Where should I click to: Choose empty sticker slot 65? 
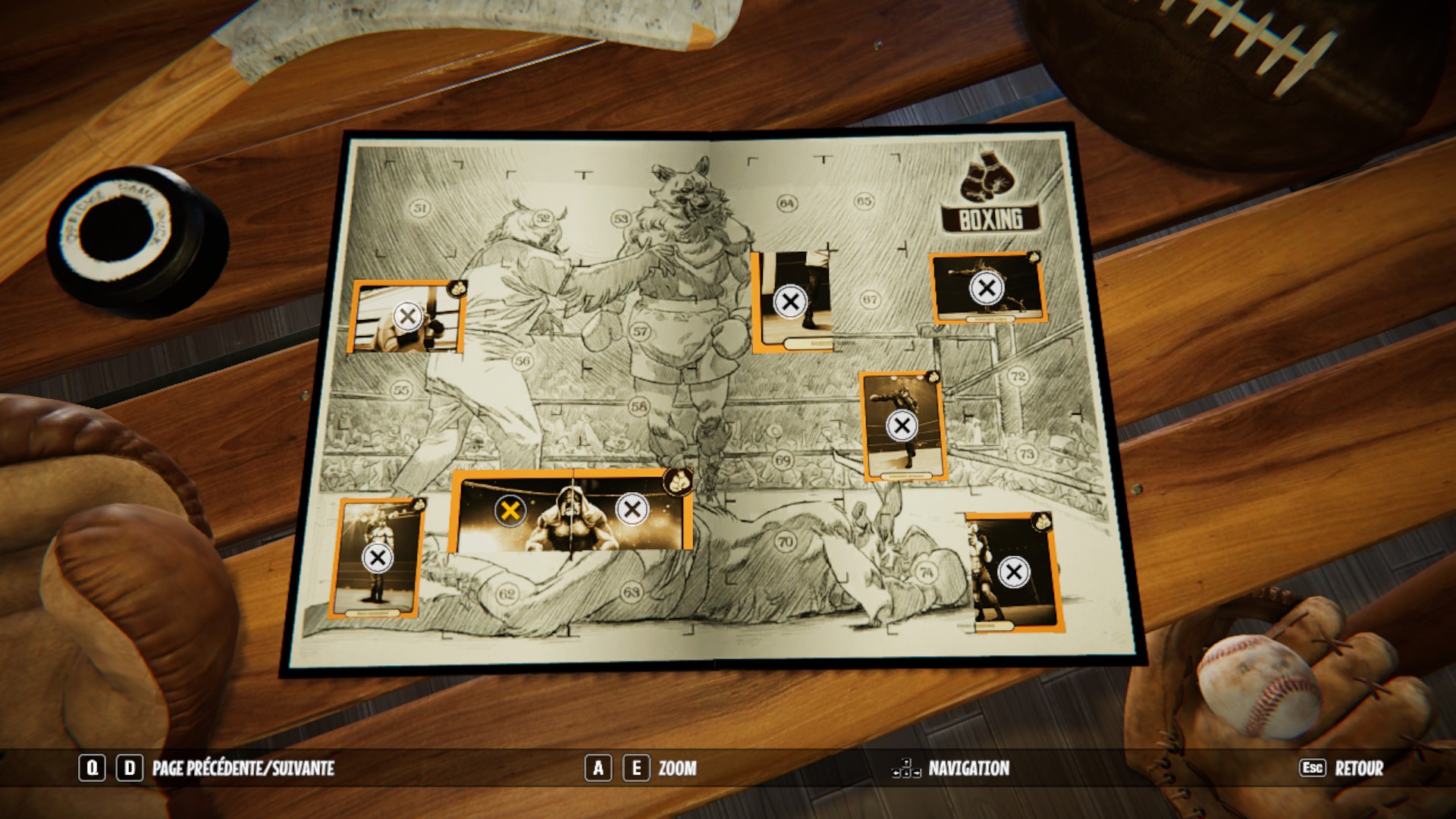(864, 201)
